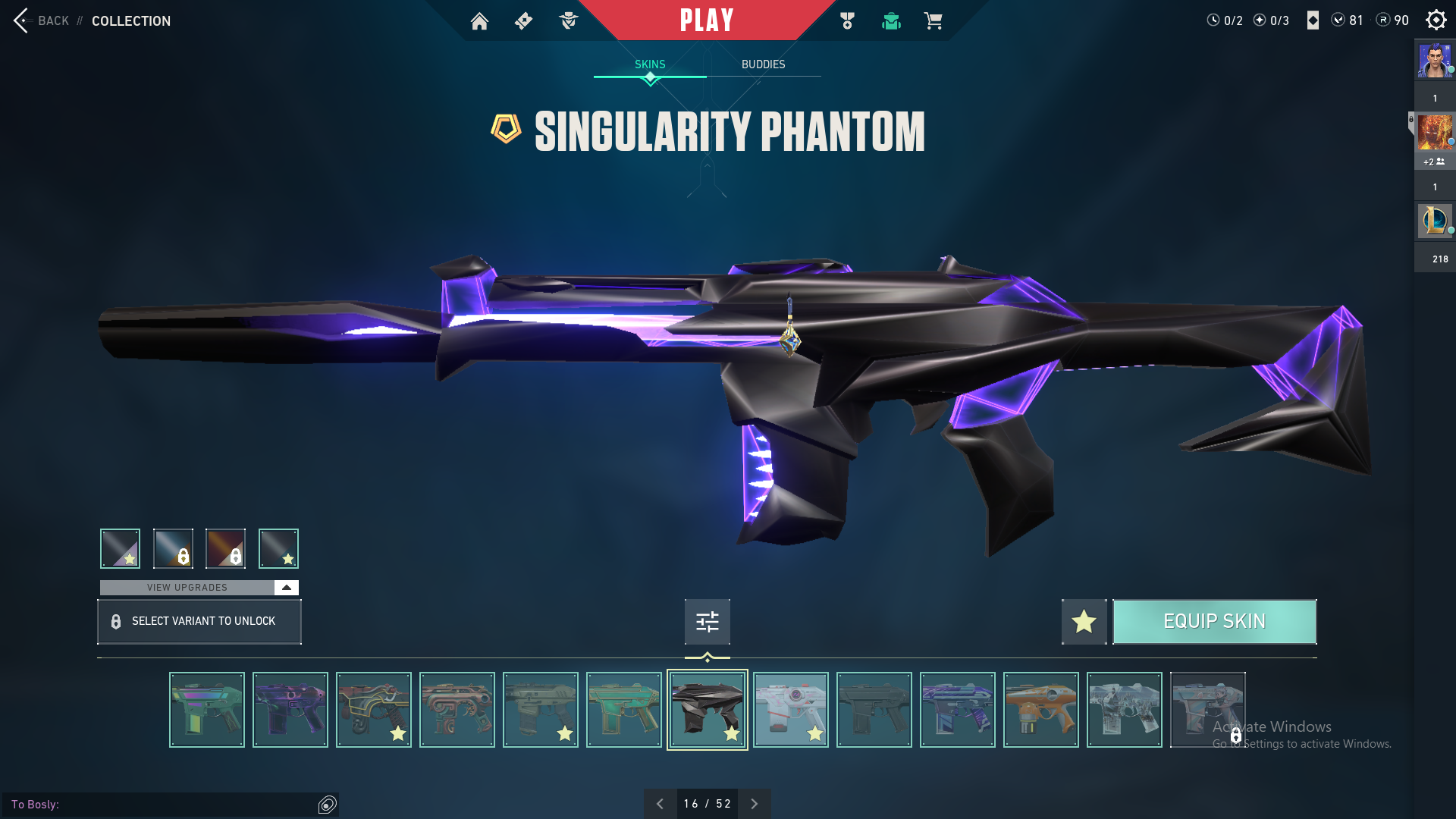Click Select Variant to Unlock button
Screen dimensions: 1456x819
click(199, 622)
